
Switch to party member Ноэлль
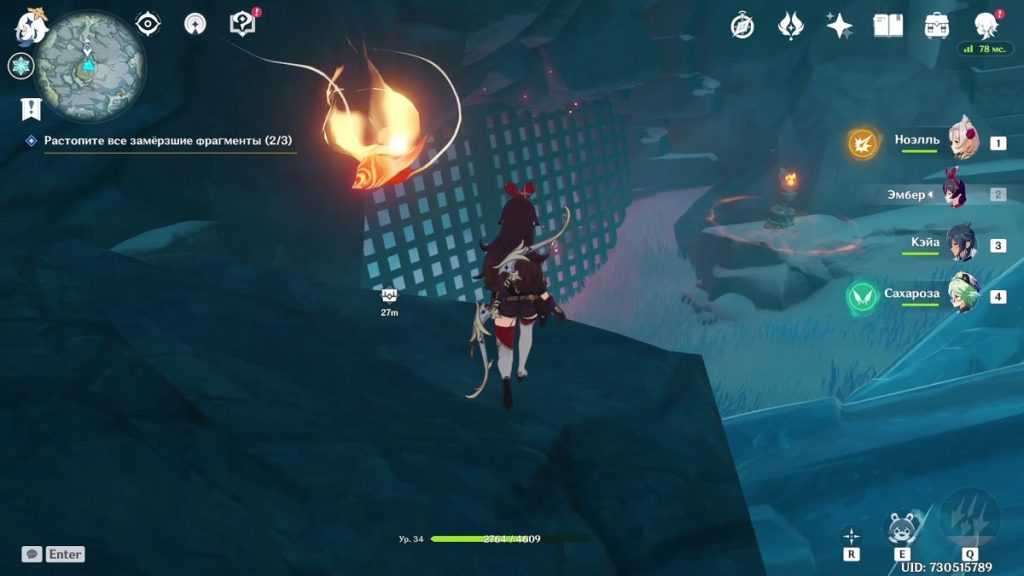click(961, 142)
